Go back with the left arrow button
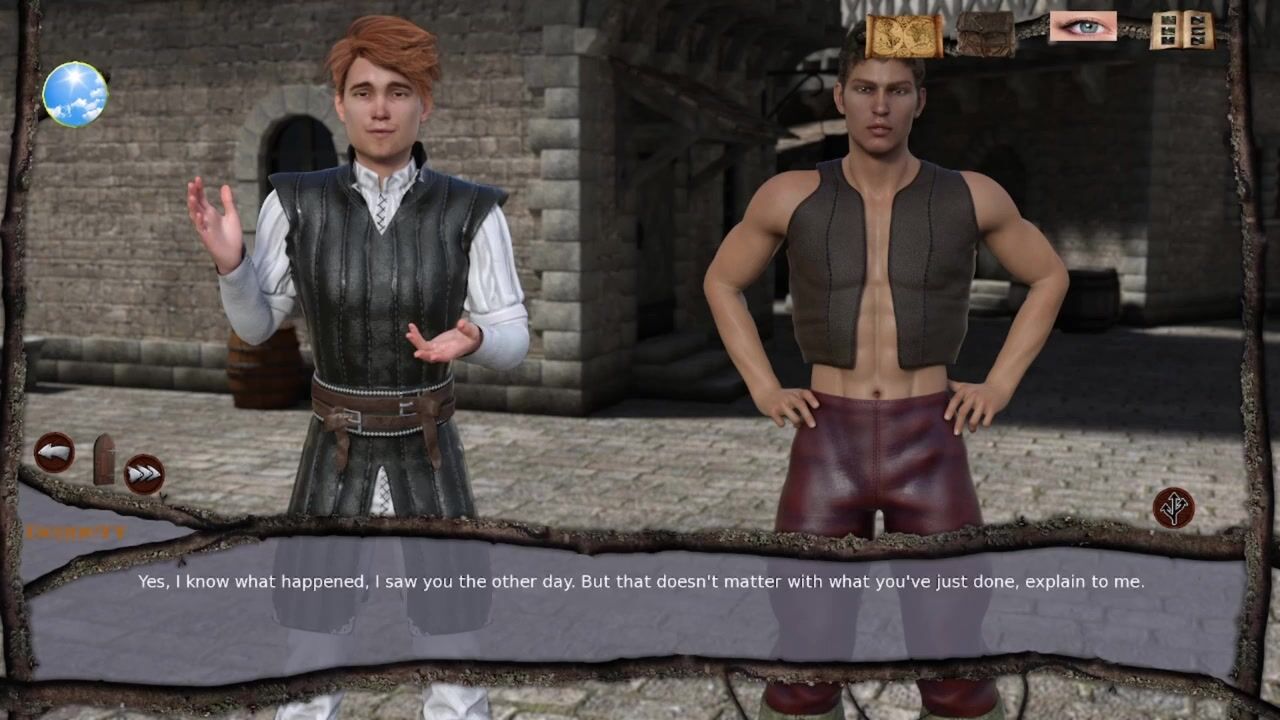 [54, 452]
